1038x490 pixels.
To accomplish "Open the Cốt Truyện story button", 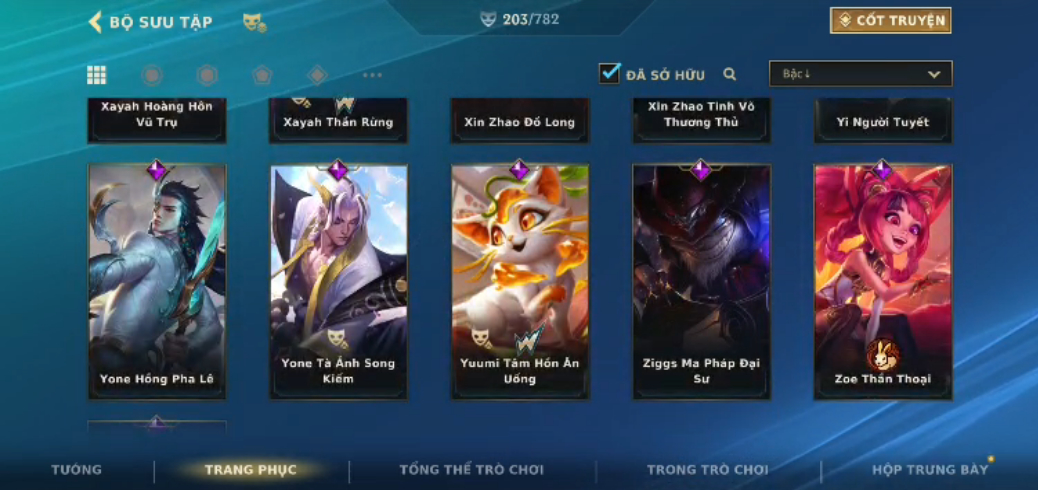I will pos(890,21).
